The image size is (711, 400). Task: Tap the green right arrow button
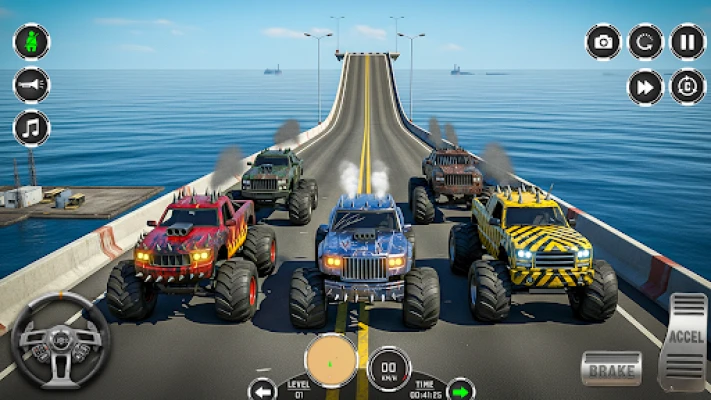(x=460, y=388)
